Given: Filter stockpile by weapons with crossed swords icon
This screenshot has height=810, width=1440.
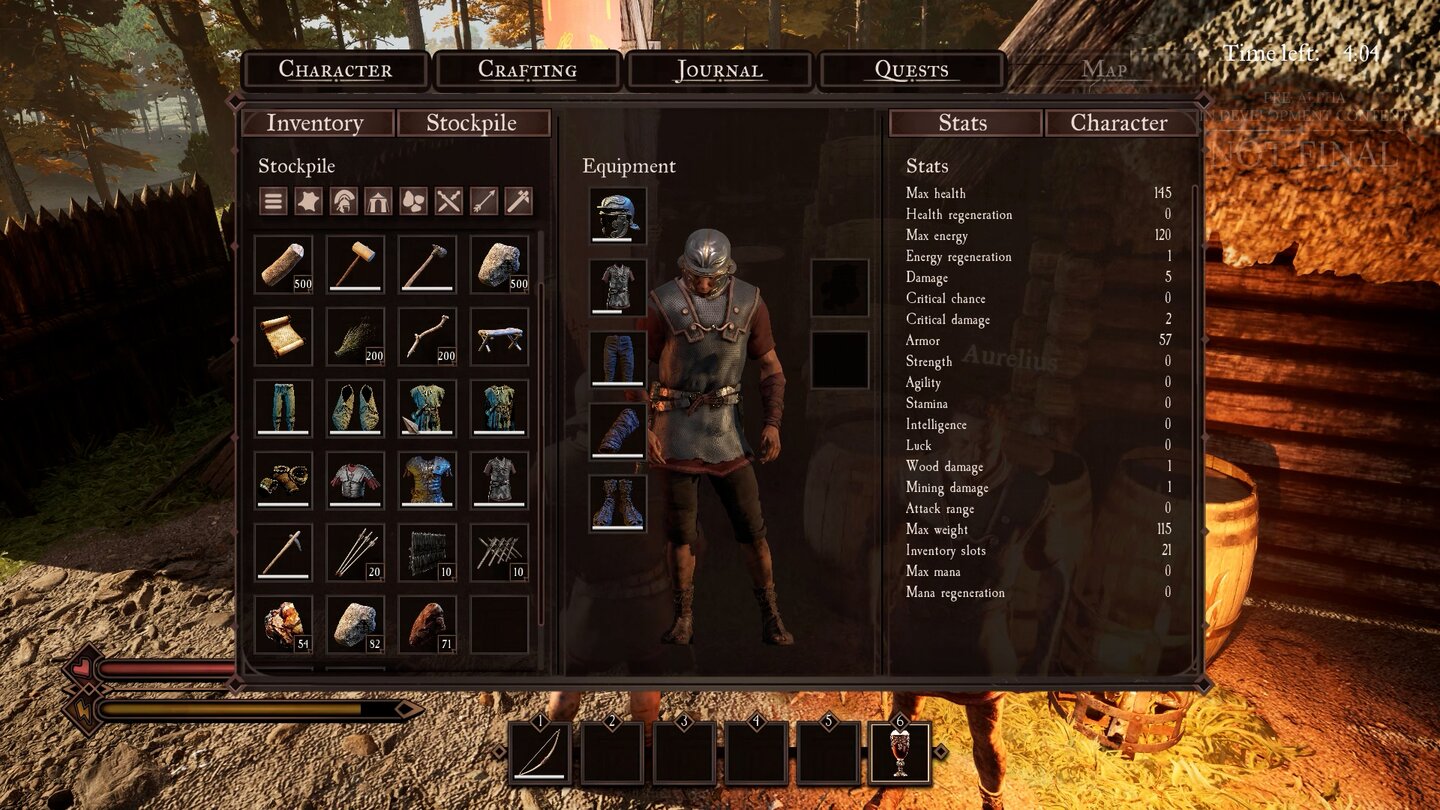Looking at the screenshot, I should pos(448,201).
